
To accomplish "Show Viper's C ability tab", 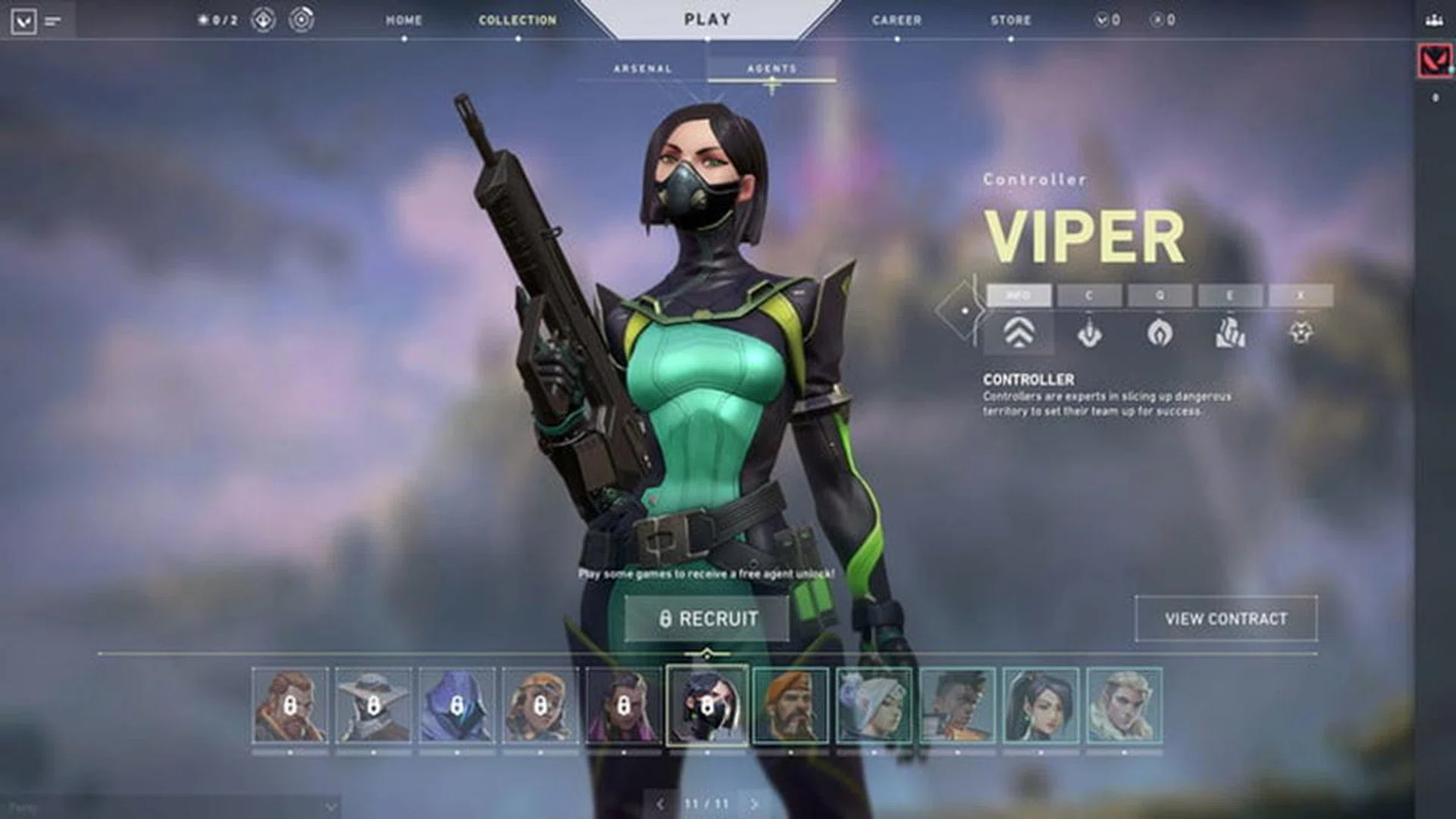I will [x=1089, y=296].
